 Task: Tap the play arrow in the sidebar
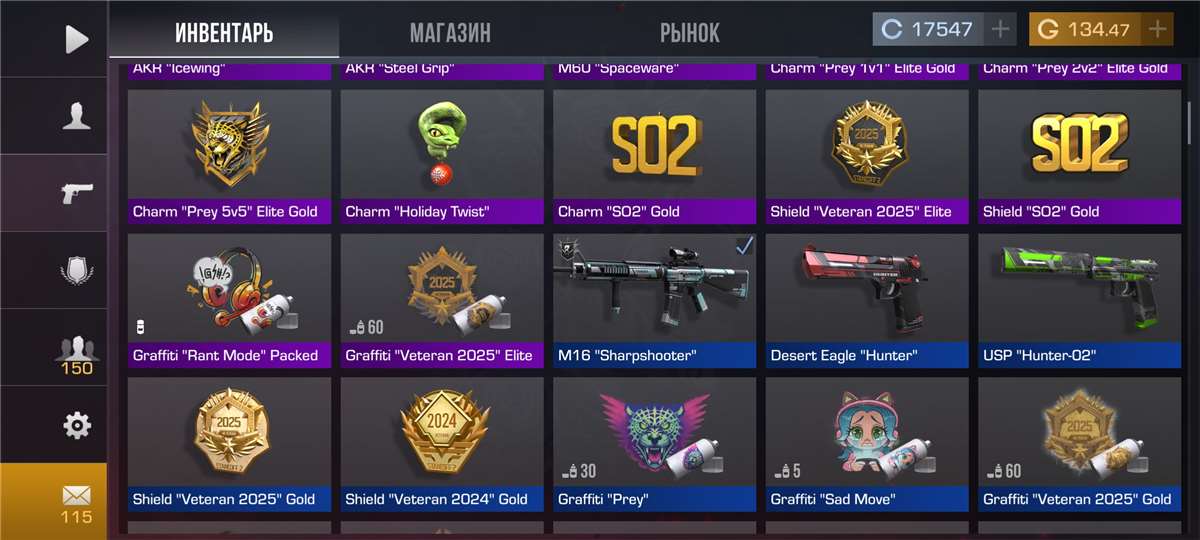click(76, 39)
